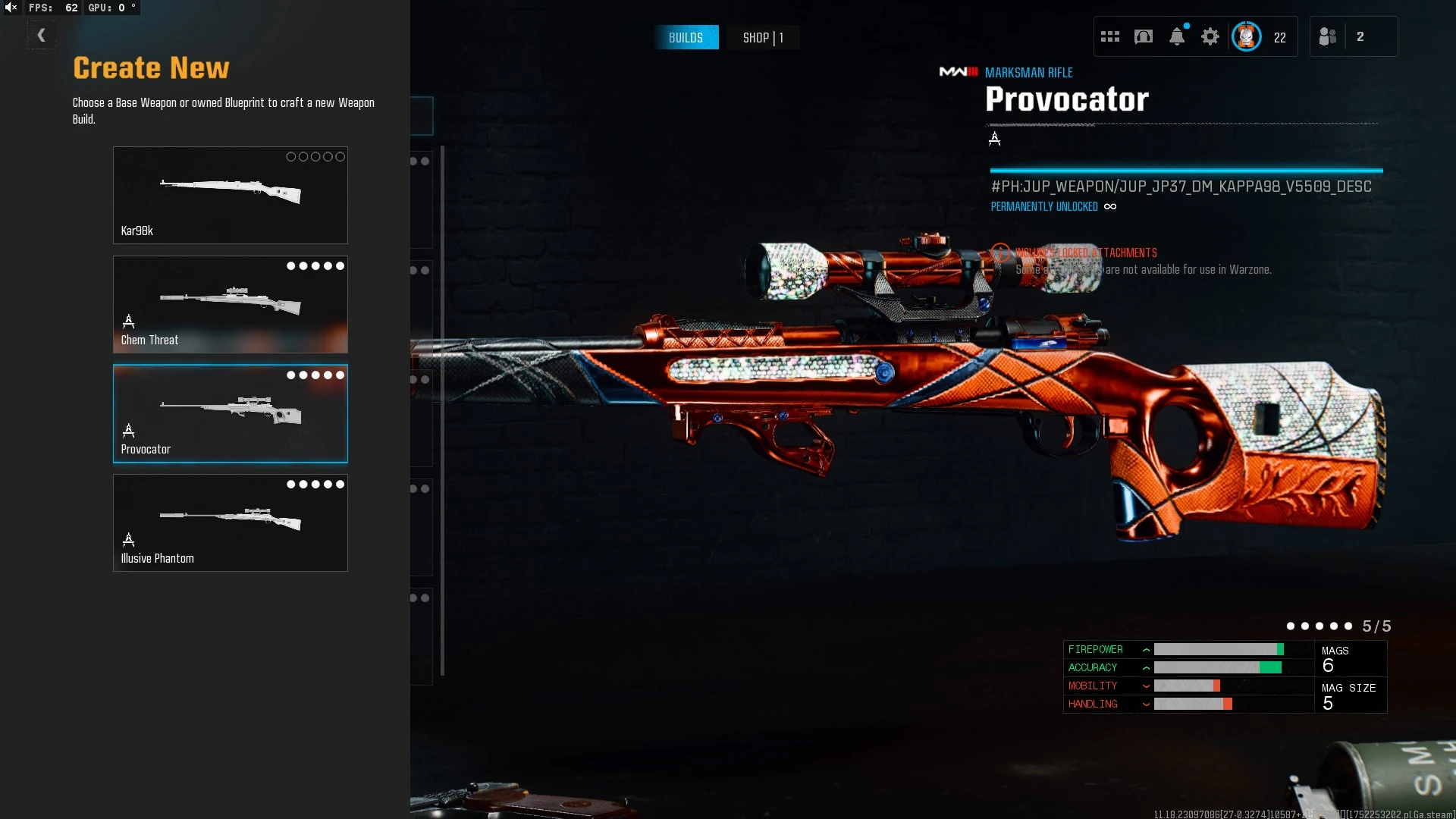Open the Shop tab
The height and width of the screenshot is (819, 1456).
(762, 37)
